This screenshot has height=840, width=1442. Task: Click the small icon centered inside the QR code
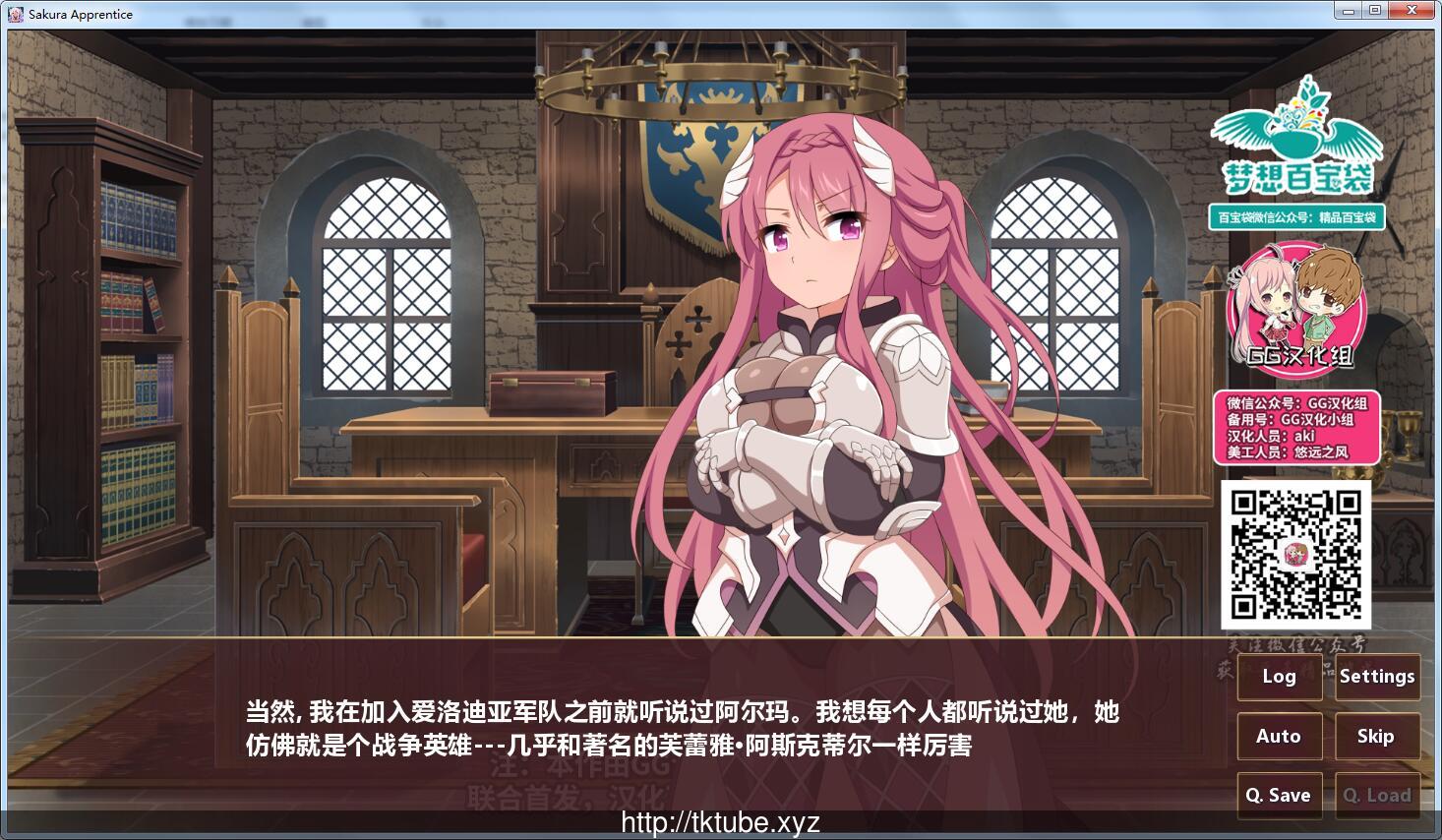pos(1297,554)
